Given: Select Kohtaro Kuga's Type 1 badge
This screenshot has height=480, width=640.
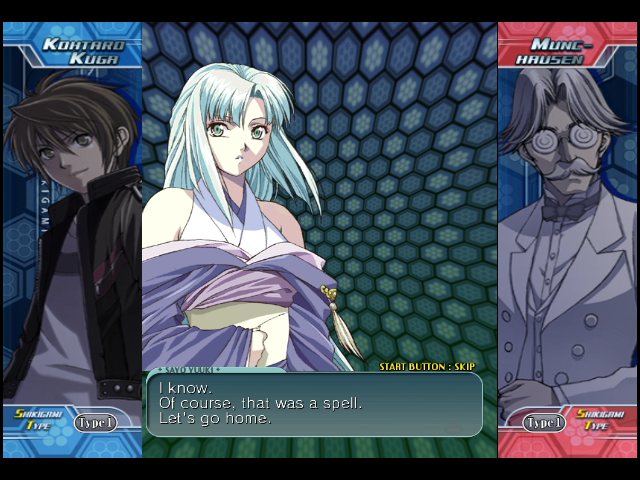Looking at the screenshot, I should point(95,422).
